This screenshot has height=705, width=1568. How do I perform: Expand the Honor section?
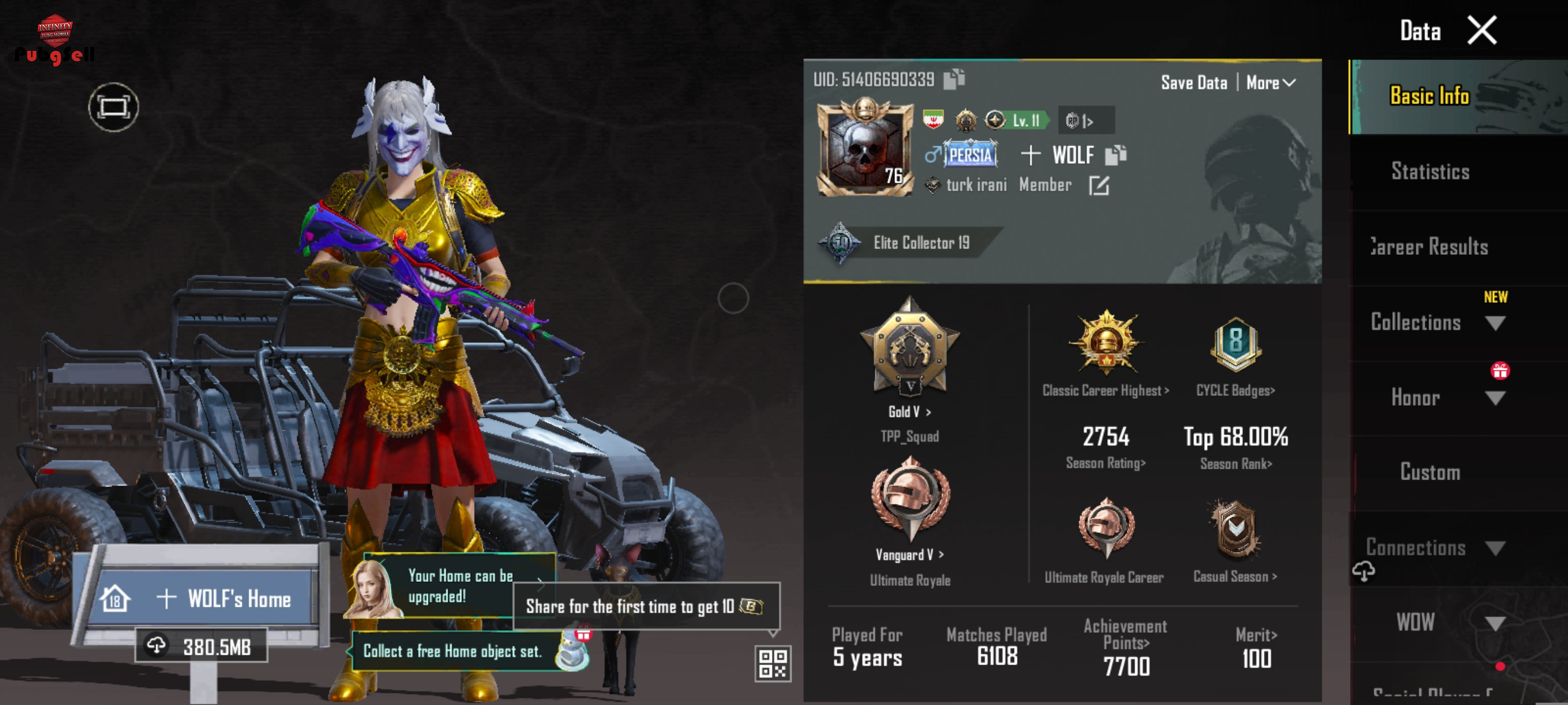click(1495, 398)
